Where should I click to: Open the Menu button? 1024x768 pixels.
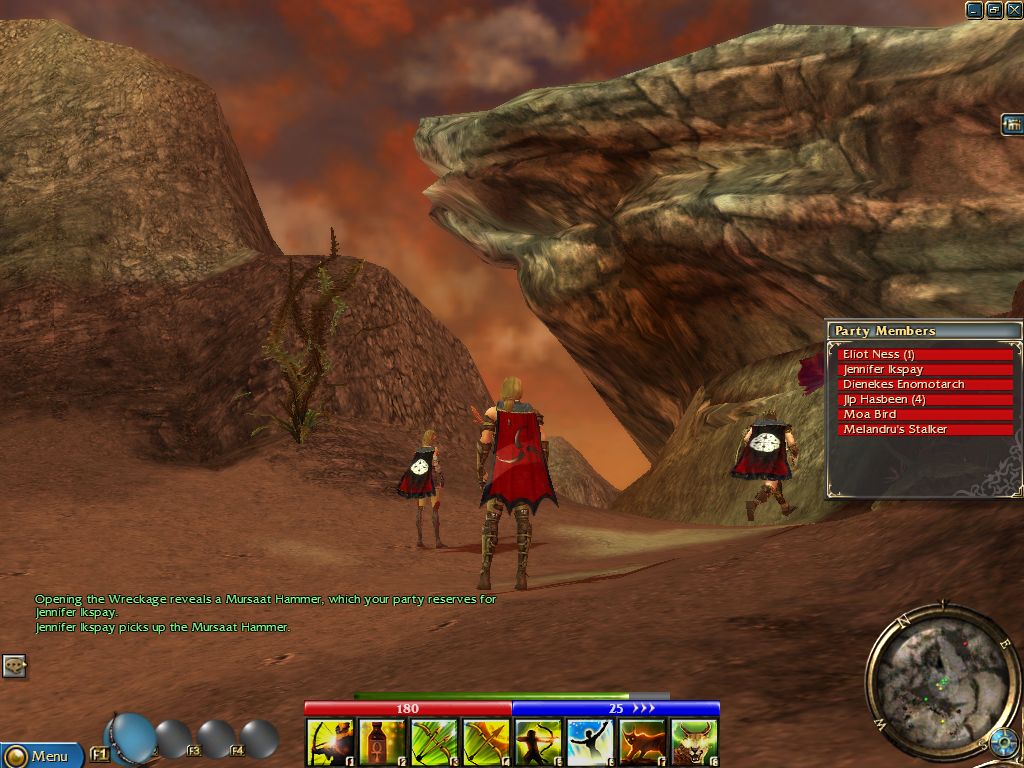point(40,755)
